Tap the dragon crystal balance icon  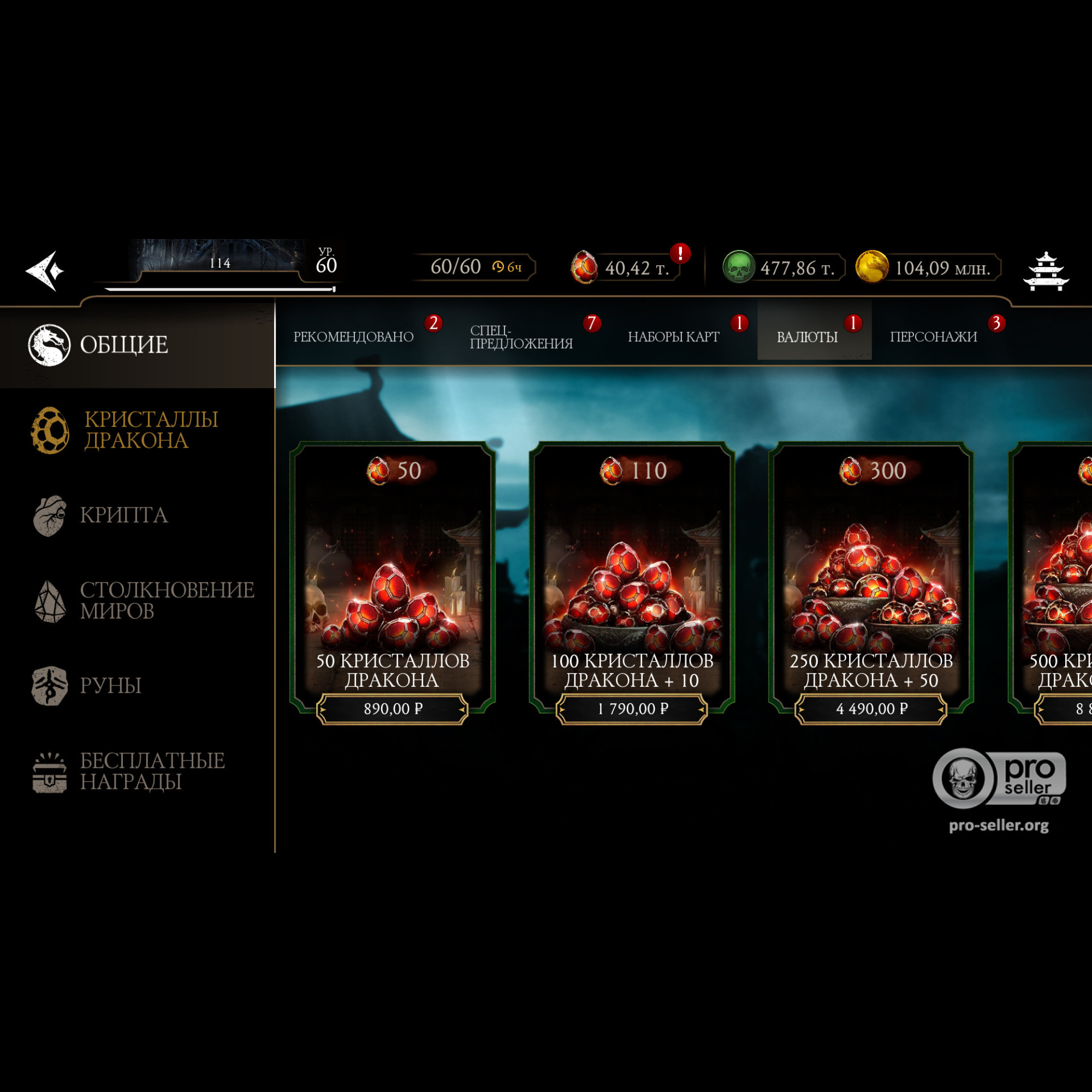click(x=584, y=268)
